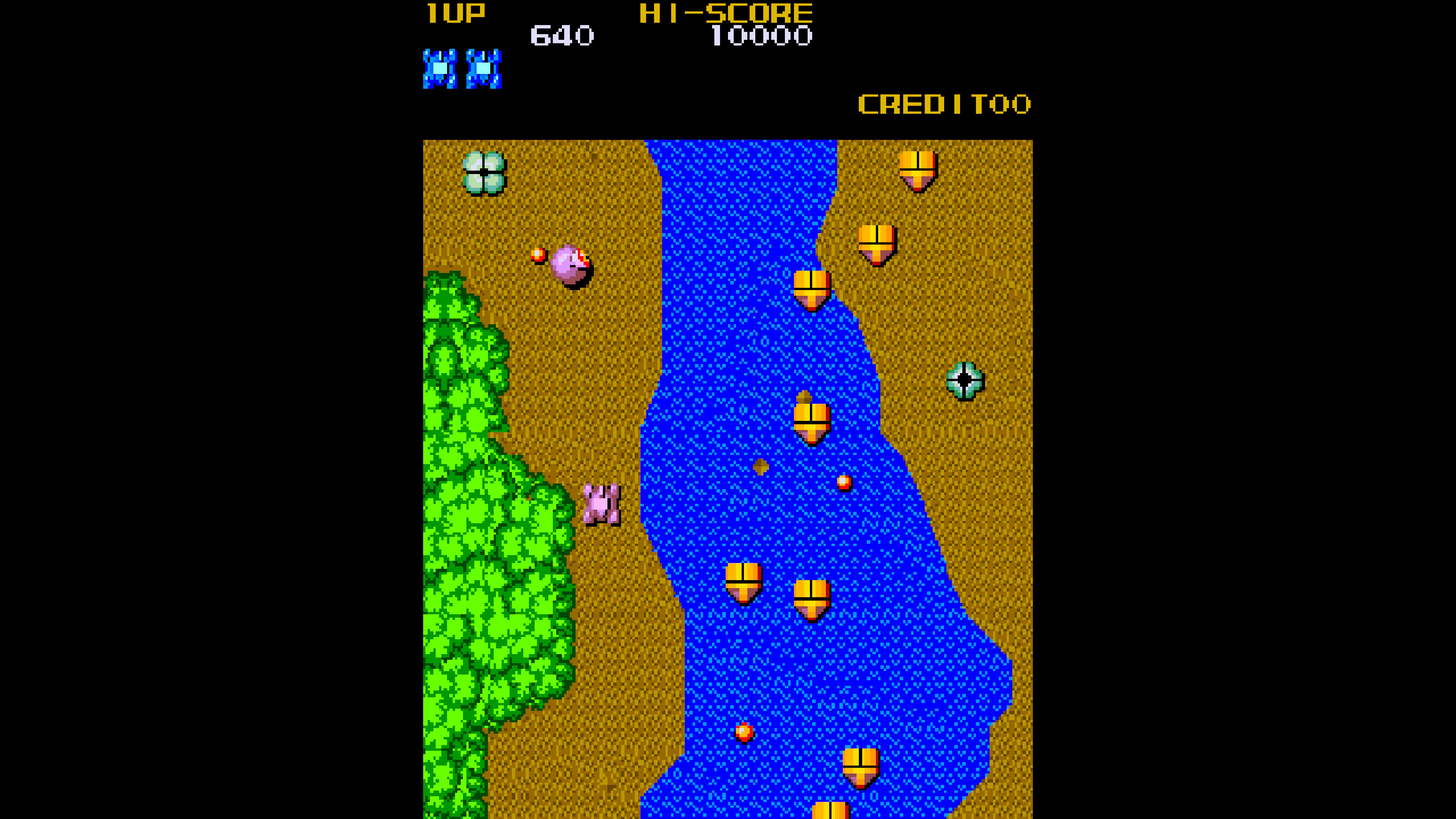Viewport: 1456px width, 819px height.
Task: Click the current score reading 640
Action: (x=562, y=35)
